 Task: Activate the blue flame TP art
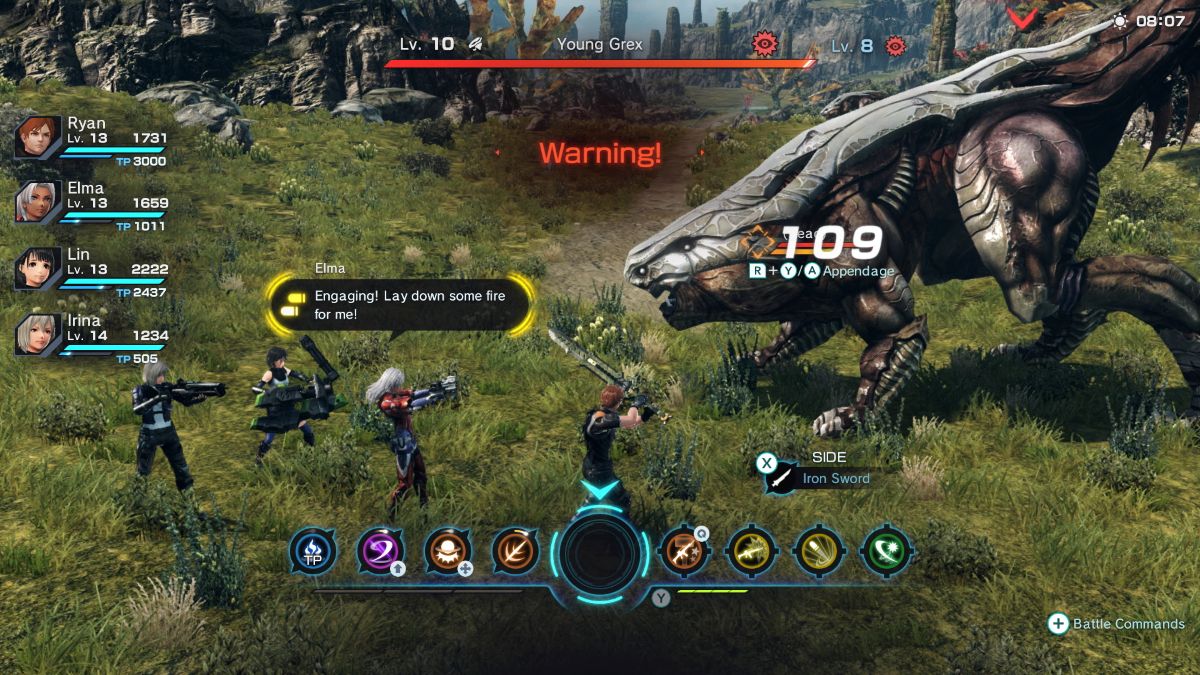[x=313, y=551]
